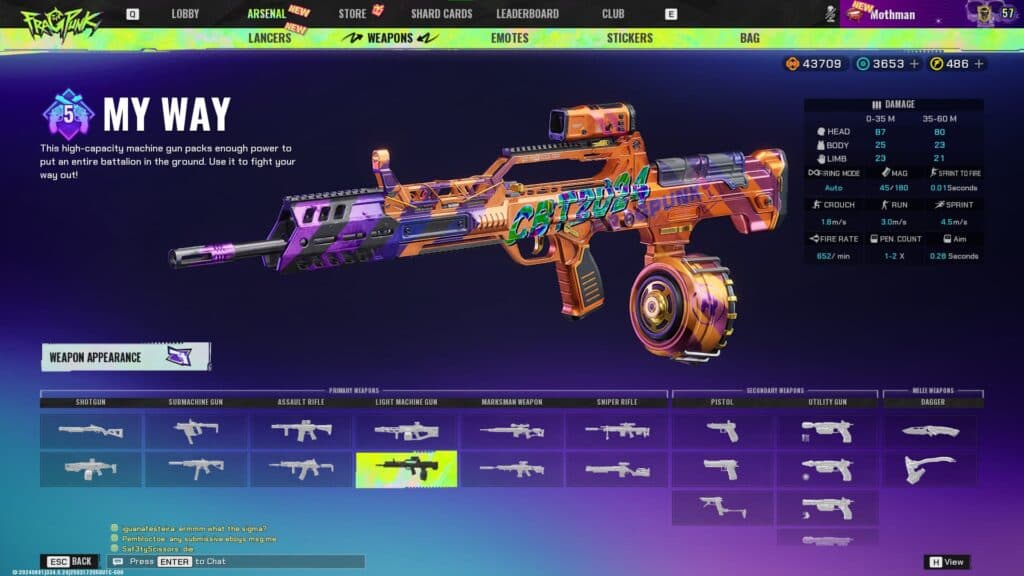Image resolution: width=1024 pixels, height=576 pixels.
Task: Select the axe melee weapon tile
Action: pyautogui.click(x=930, y=468)
